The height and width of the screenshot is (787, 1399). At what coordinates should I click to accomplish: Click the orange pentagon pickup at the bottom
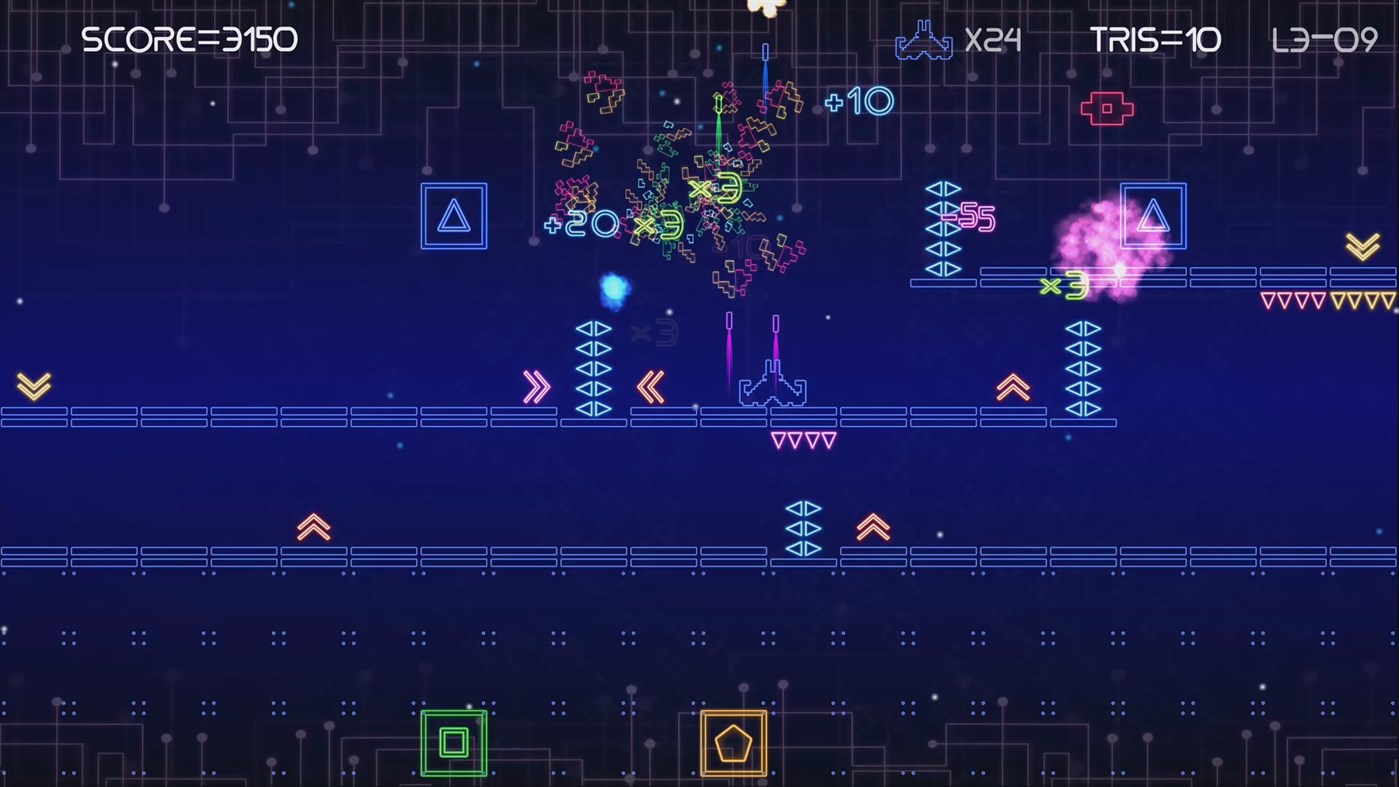(733, 742)
